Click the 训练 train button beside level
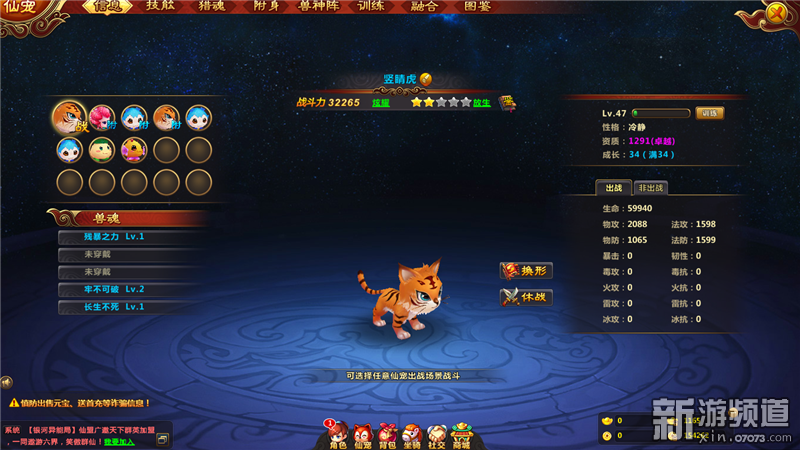Viewport: 800px width, 450px height. click(x=709, y=113)
